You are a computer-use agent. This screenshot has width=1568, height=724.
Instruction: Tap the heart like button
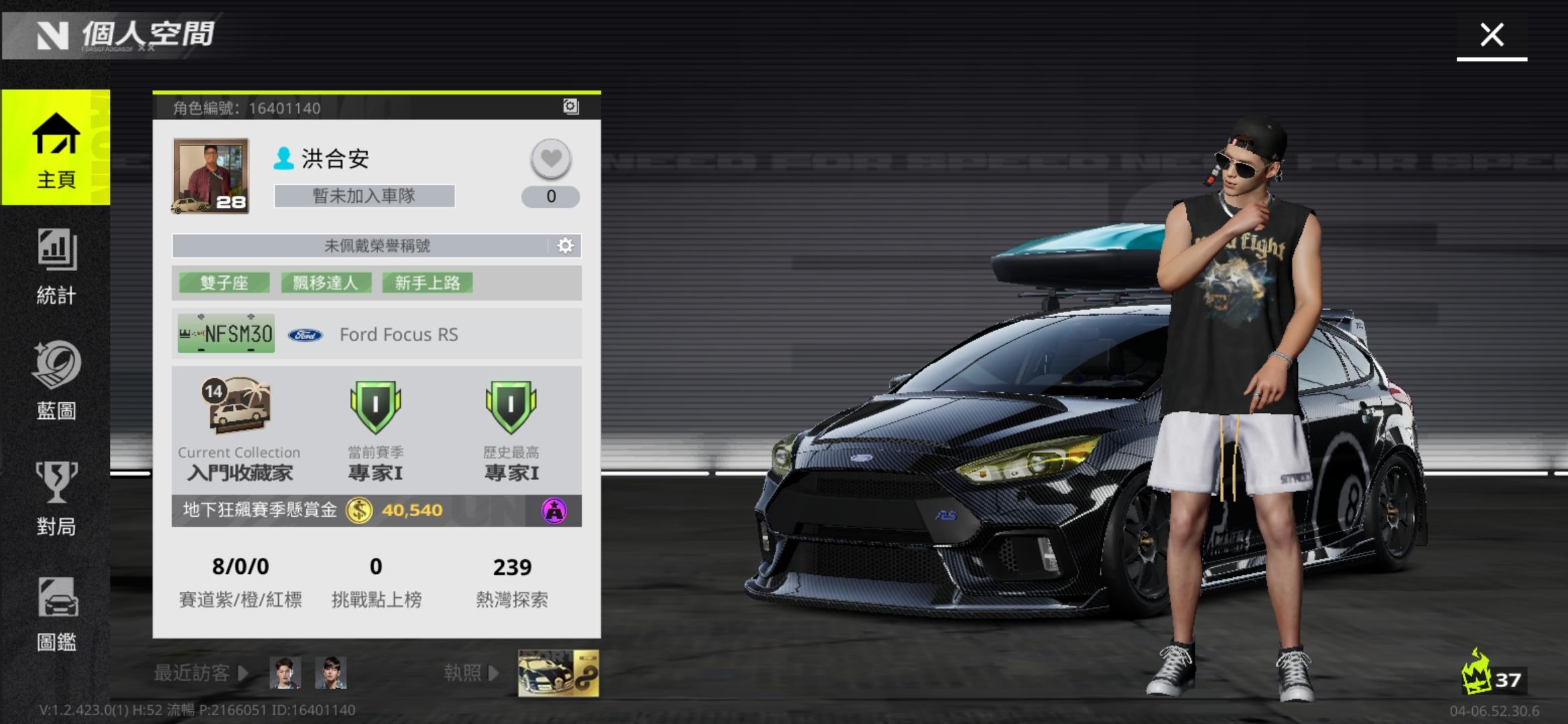(551, 159)
